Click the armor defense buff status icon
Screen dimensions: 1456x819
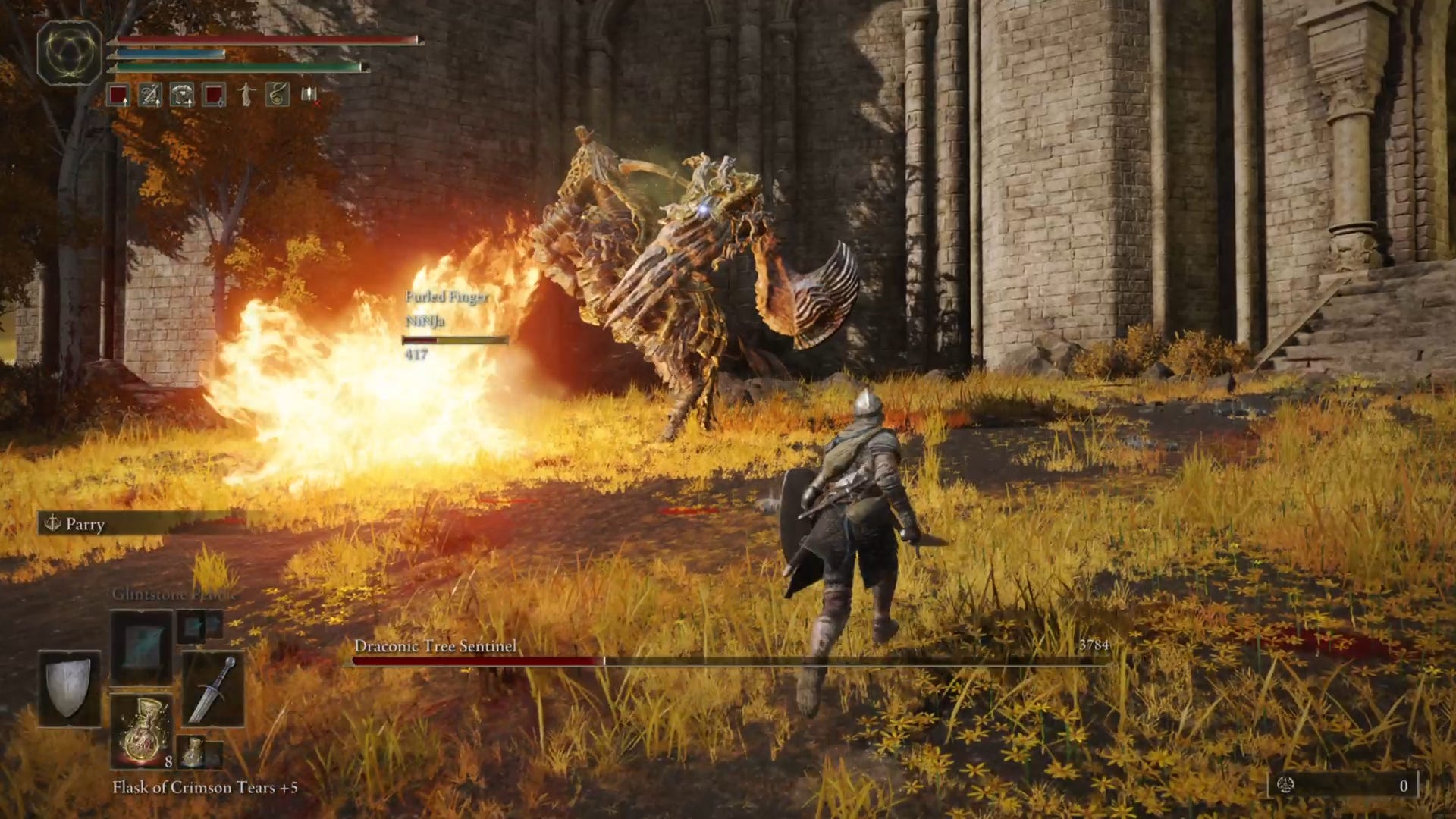click(182, 95)
